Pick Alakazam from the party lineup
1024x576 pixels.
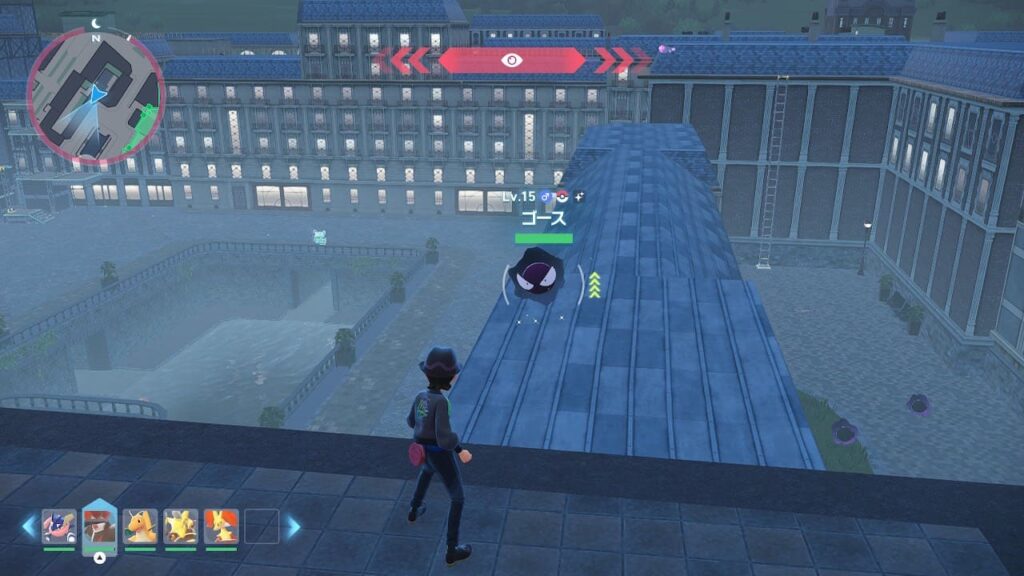pos(181,527)
